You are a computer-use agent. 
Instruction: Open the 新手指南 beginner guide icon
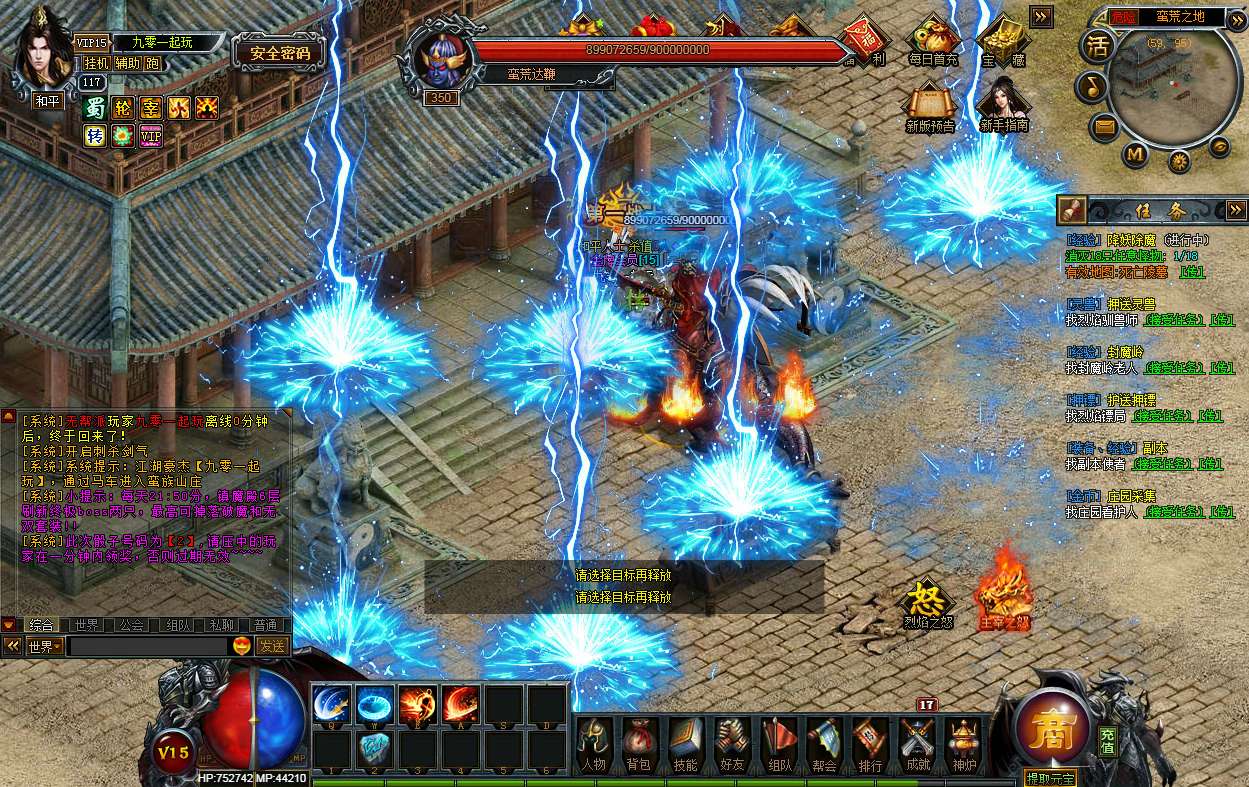[x=1003, y=105]
